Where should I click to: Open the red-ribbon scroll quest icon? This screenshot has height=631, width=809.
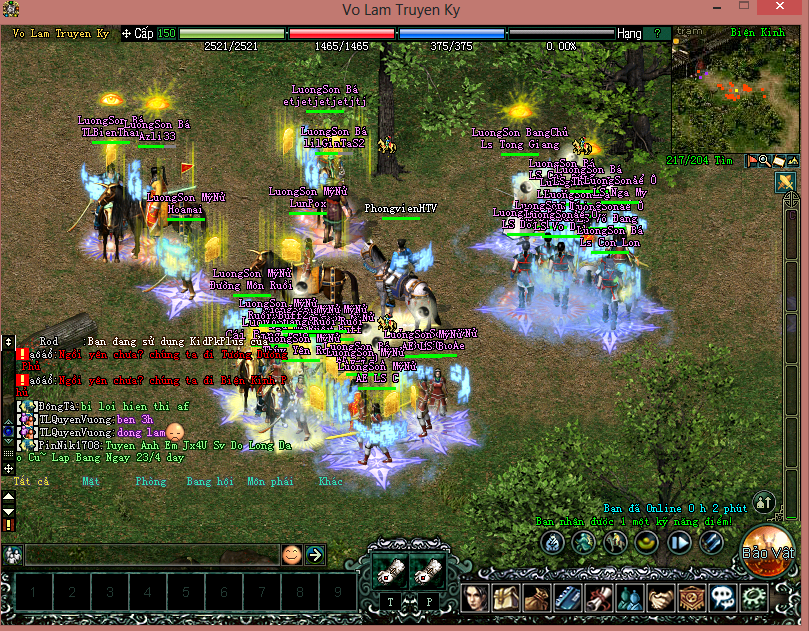tap(599, 598)
